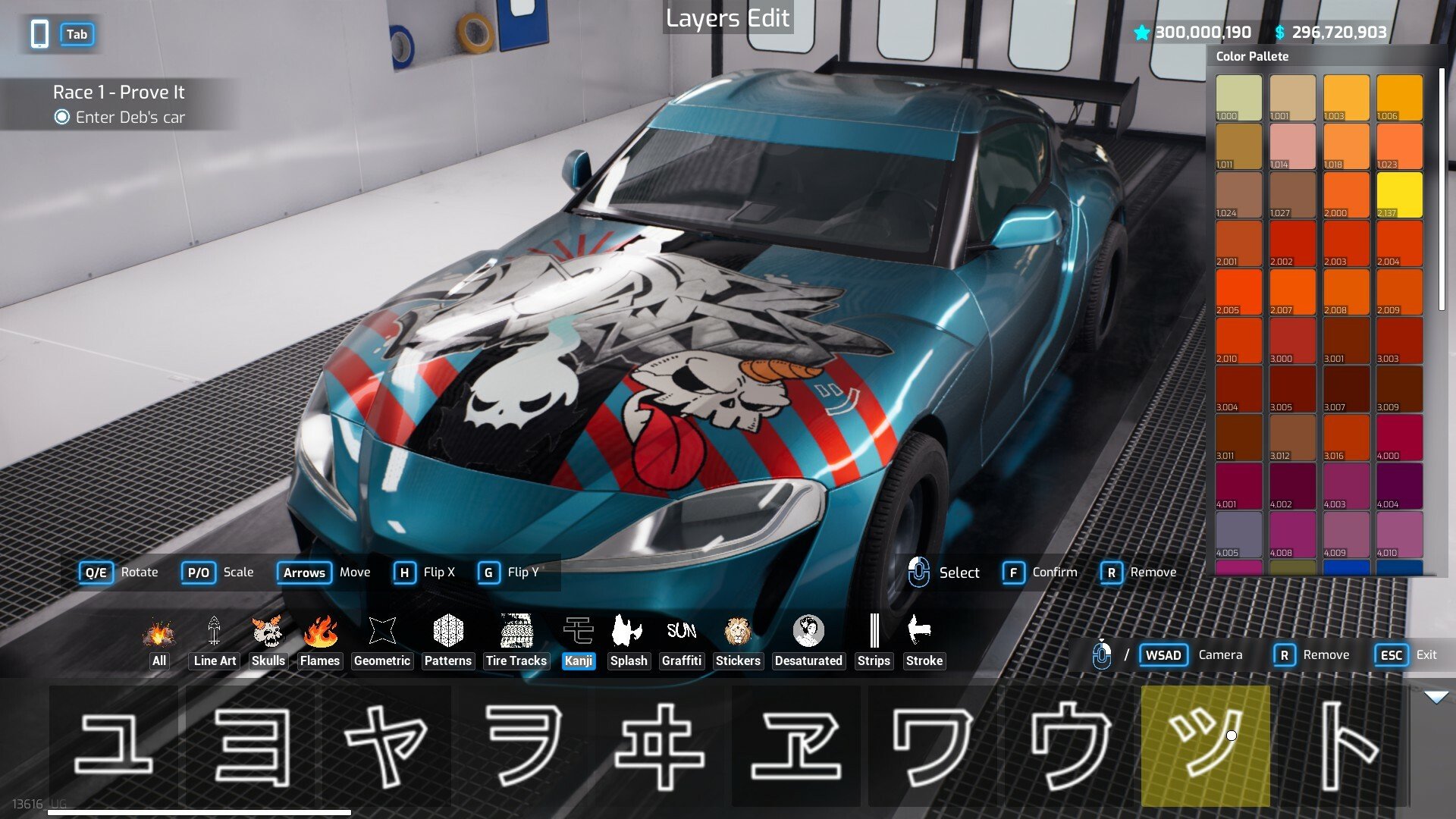This screenshot has height=819, width=1456.
Task: Open the Splash decal category
Action: pyautogui.click(x=629, y=642)
